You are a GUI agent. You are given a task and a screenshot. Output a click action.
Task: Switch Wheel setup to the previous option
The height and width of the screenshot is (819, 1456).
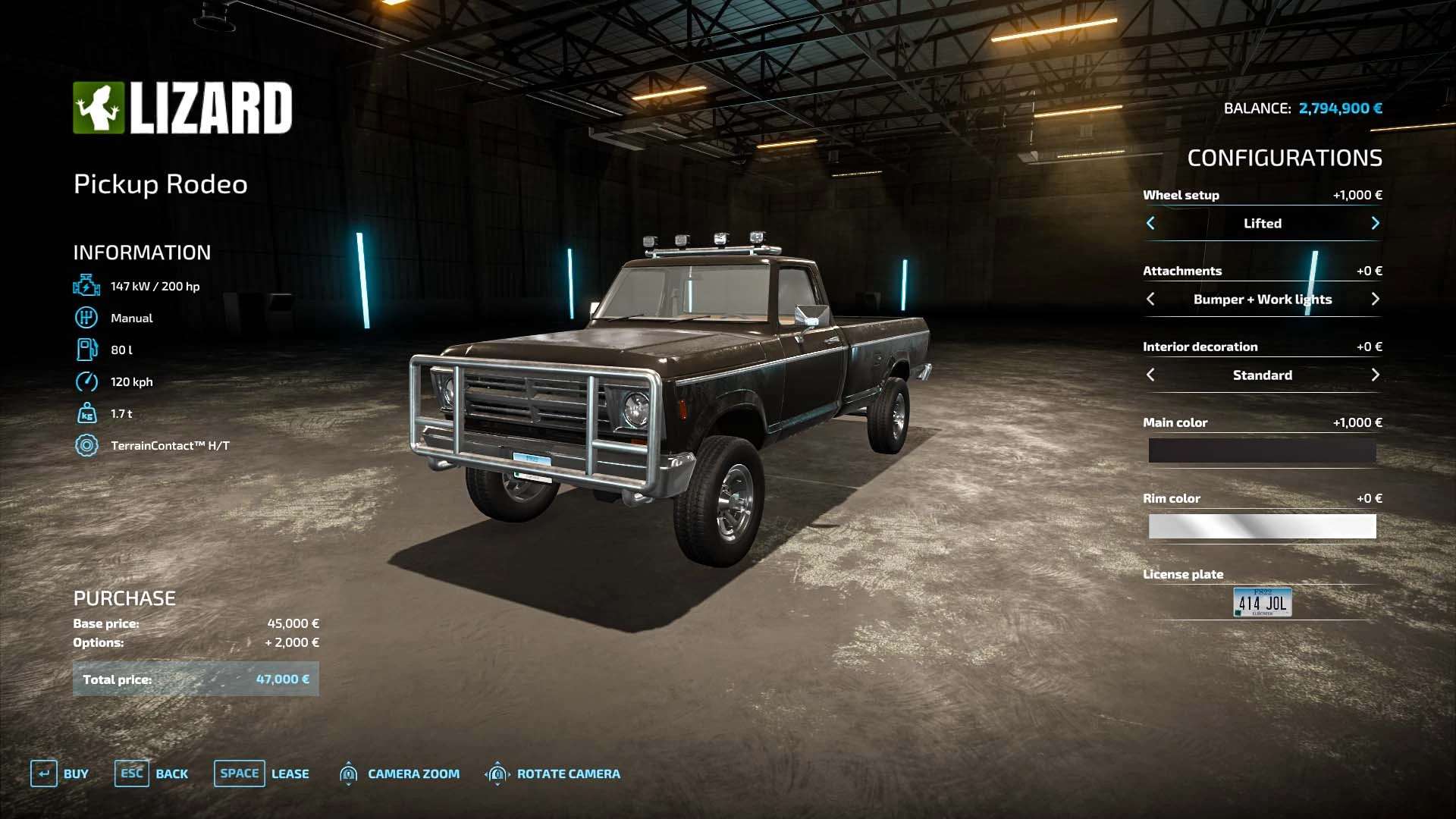pyautogui.click(x=1150, y=223)
